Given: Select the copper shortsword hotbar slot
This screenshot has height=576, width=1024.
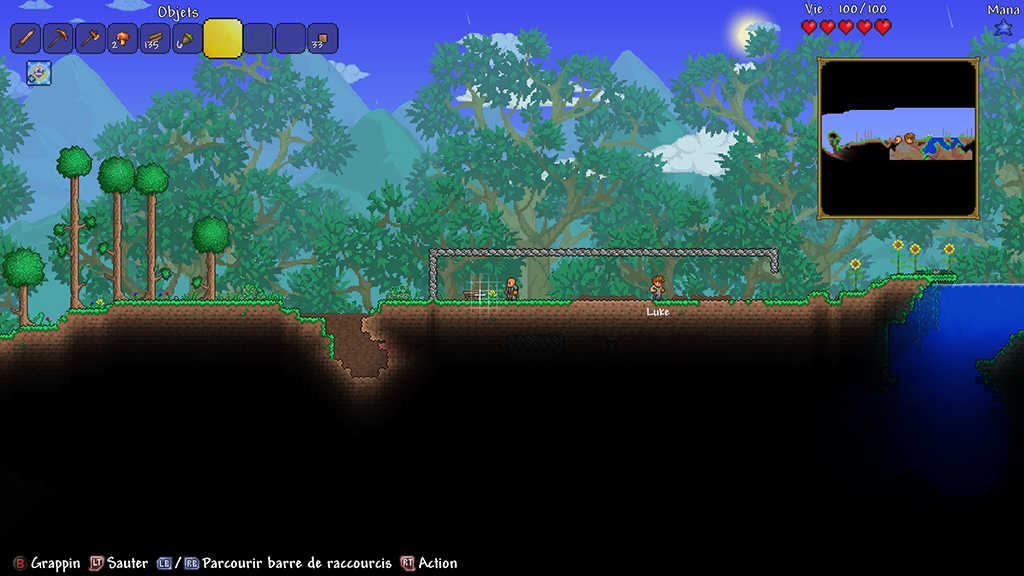Looking at the screenshot, I should tap(26, 39).
